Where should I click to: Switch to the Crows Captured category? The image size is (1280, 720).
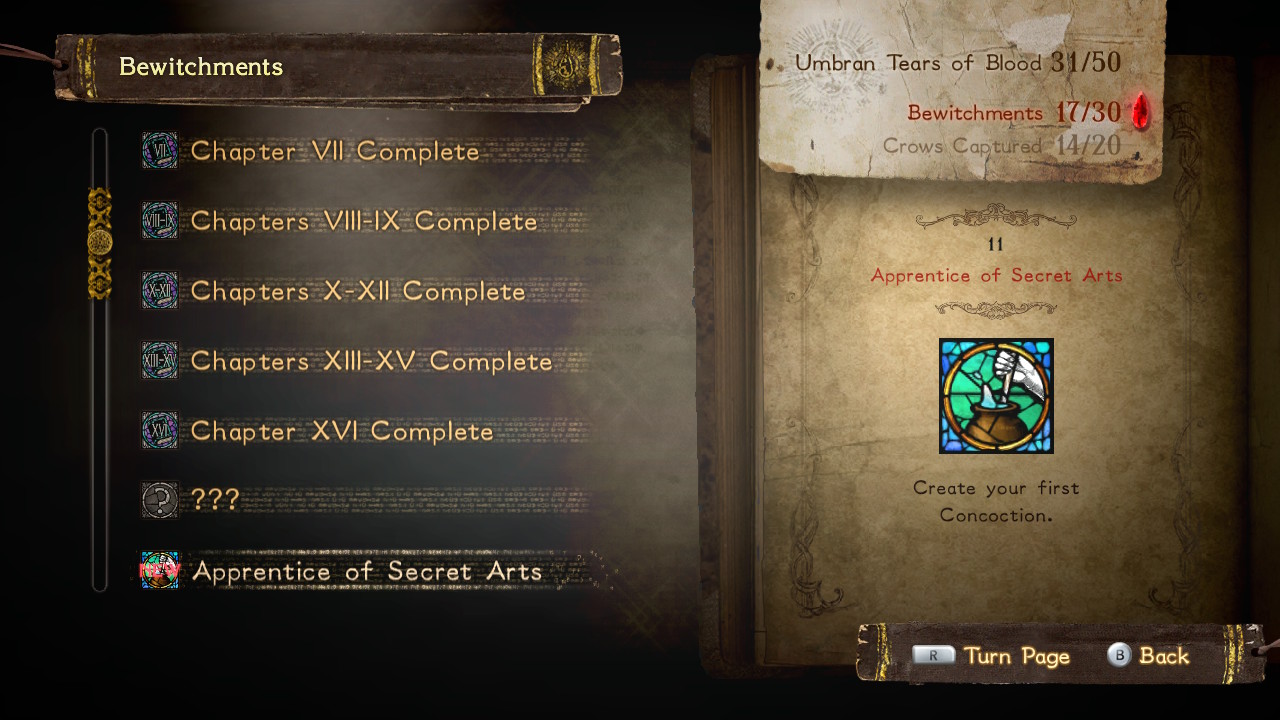[1000, 146]
